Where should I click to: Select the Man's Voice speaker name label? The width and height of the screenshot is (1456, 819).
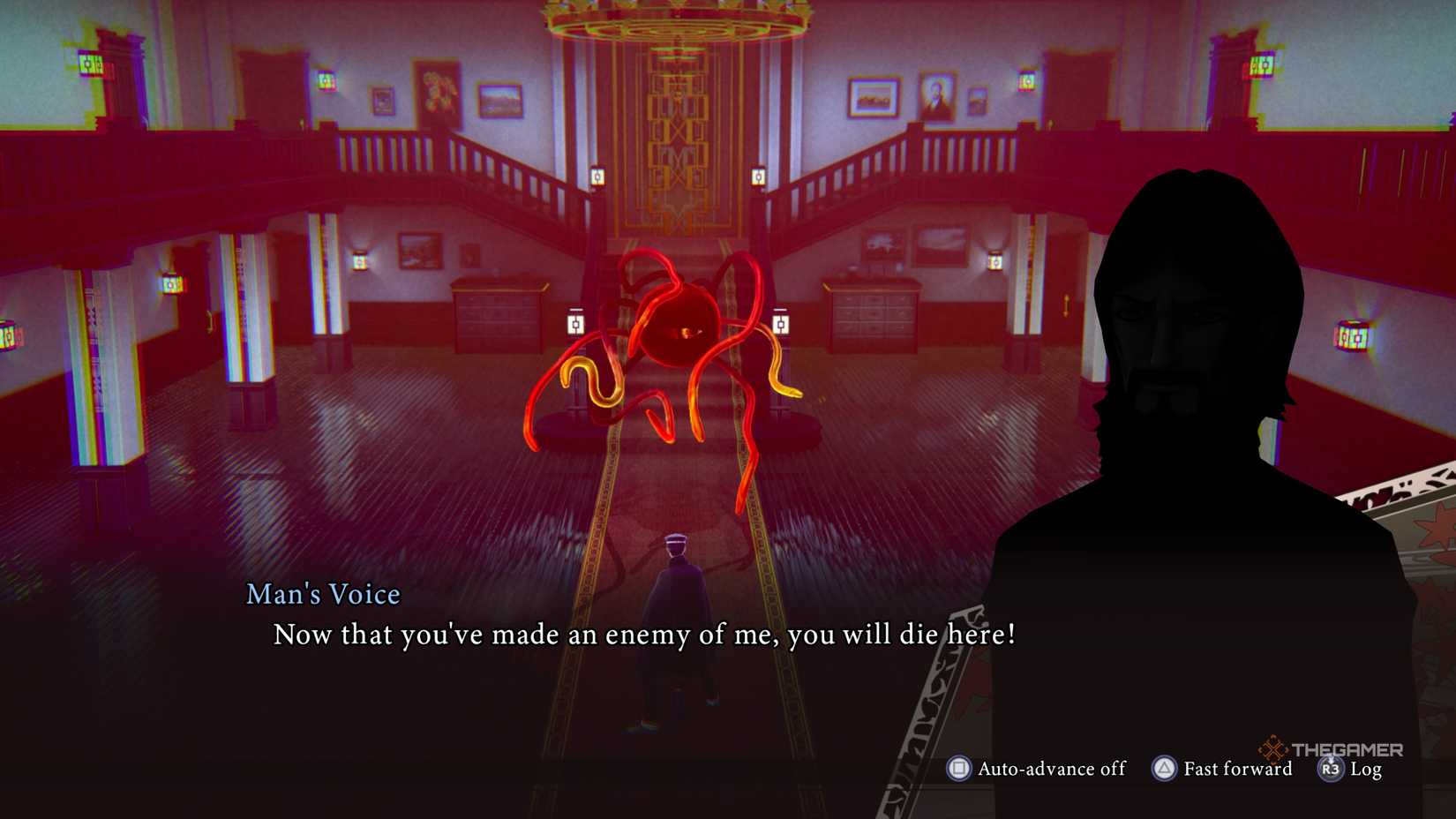click(322, 594)
